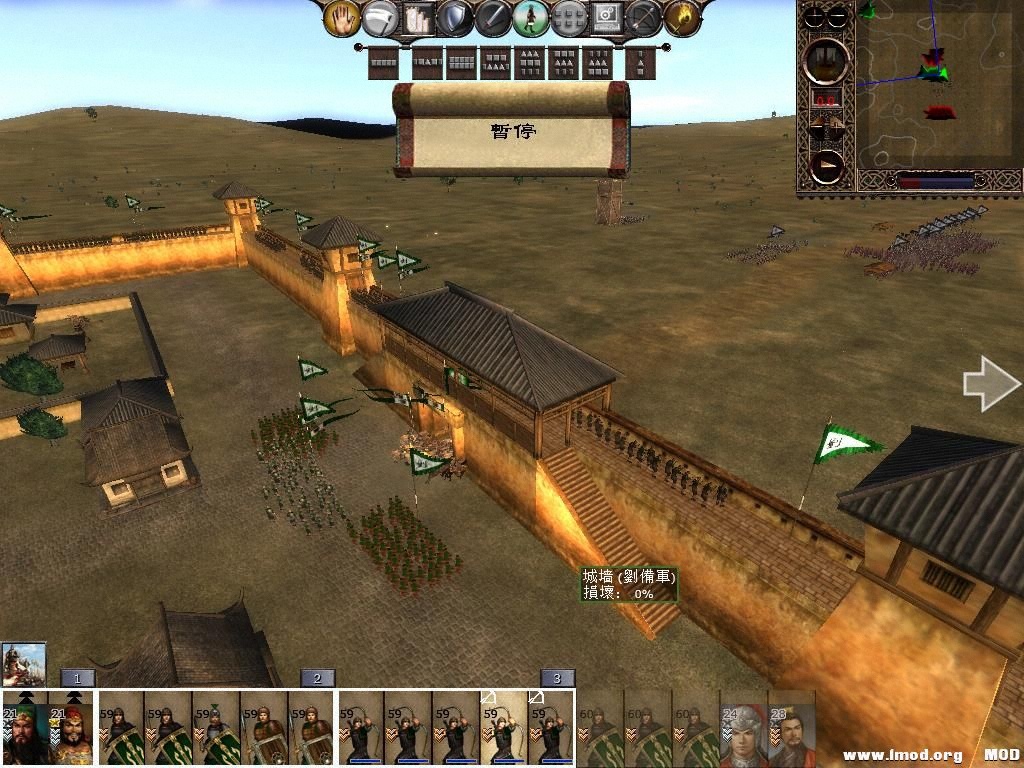Toggle the running soldier button

pos(531,17)
